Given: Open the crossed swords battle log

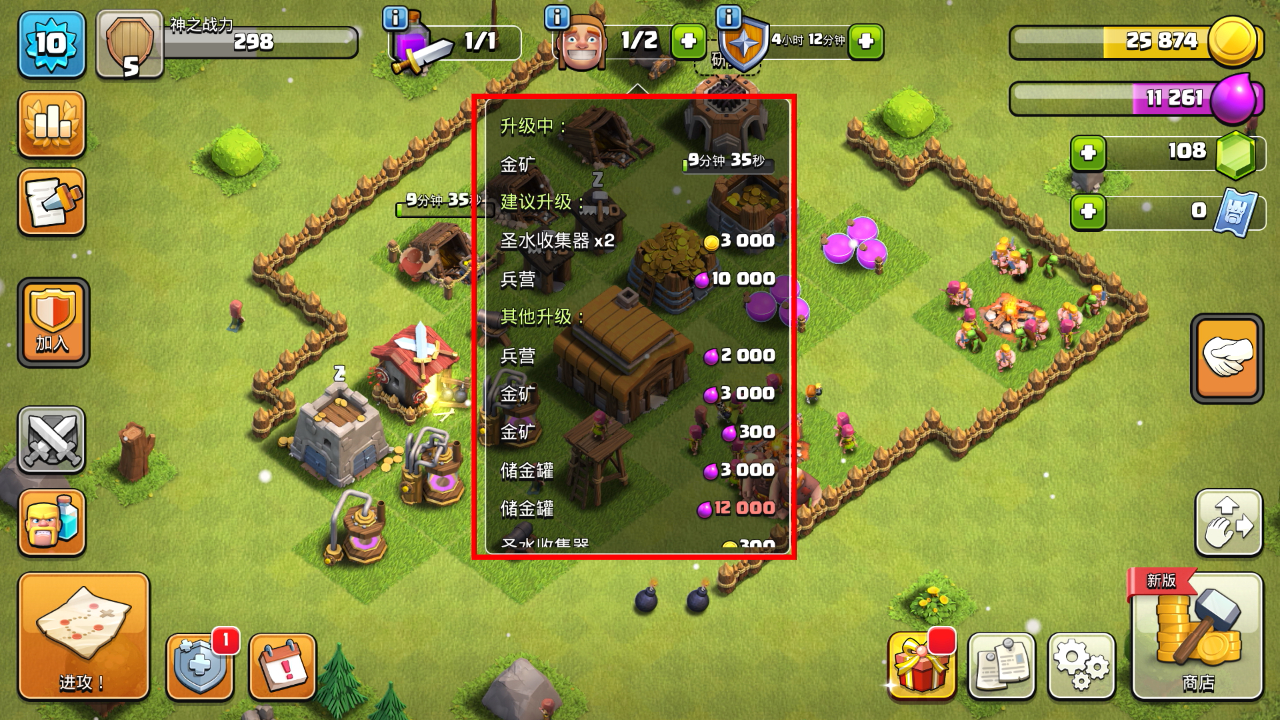Looking at the screenshot, I should tap(51, 440).
